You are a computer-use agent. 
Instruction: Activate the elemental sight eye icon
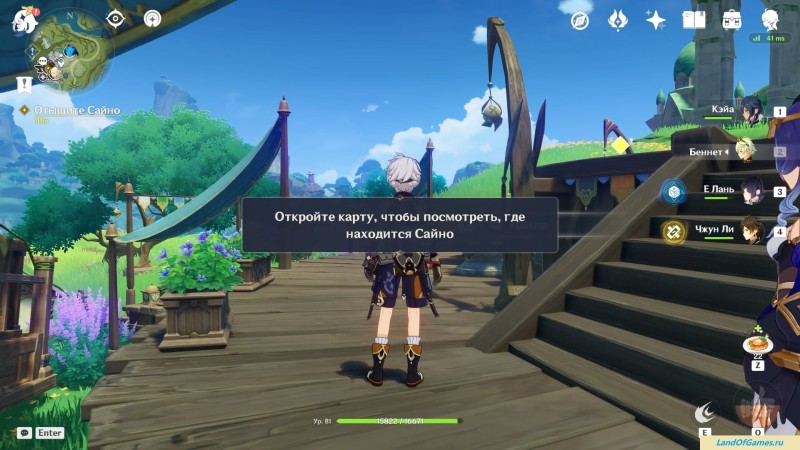[x=115, y=18]
